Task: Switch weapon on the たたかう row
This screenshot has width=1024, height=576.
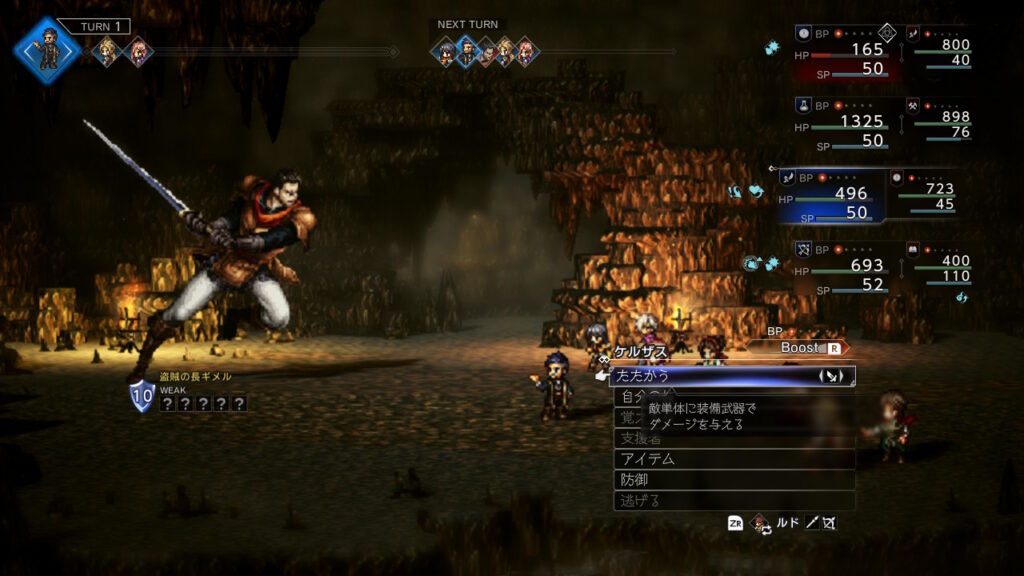Action: [x=832, y=376]
